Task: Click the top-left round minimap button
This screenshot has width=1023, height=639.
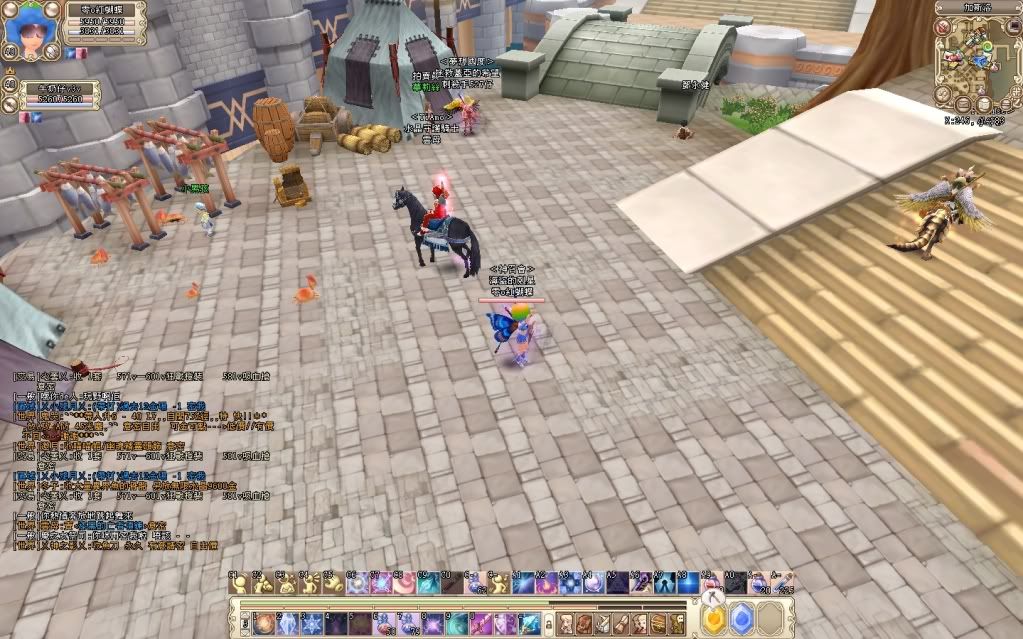Action: click(944, 26)
